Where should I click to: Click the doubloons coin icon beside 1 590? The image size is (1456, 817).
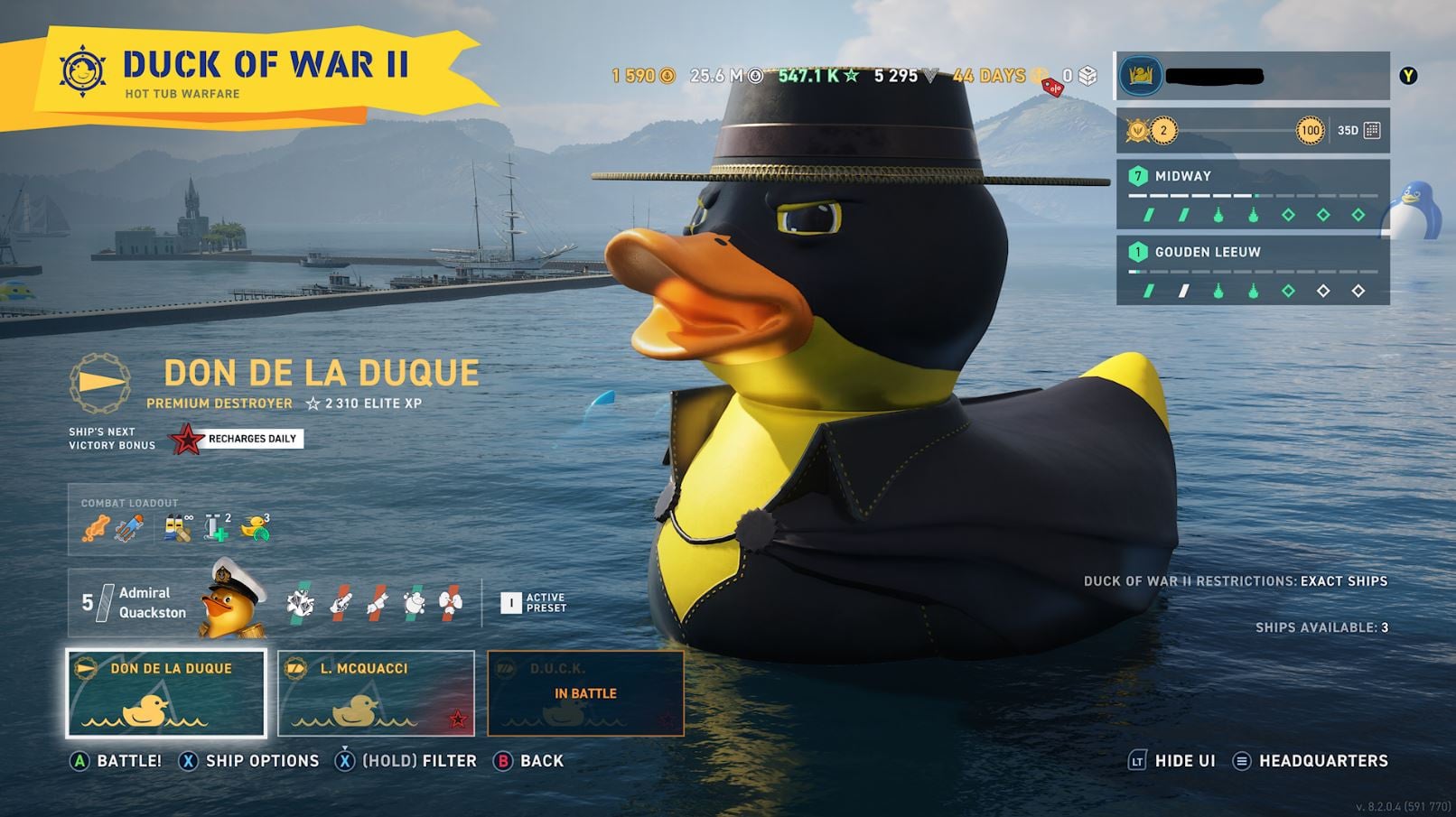(x=666, y=76)
